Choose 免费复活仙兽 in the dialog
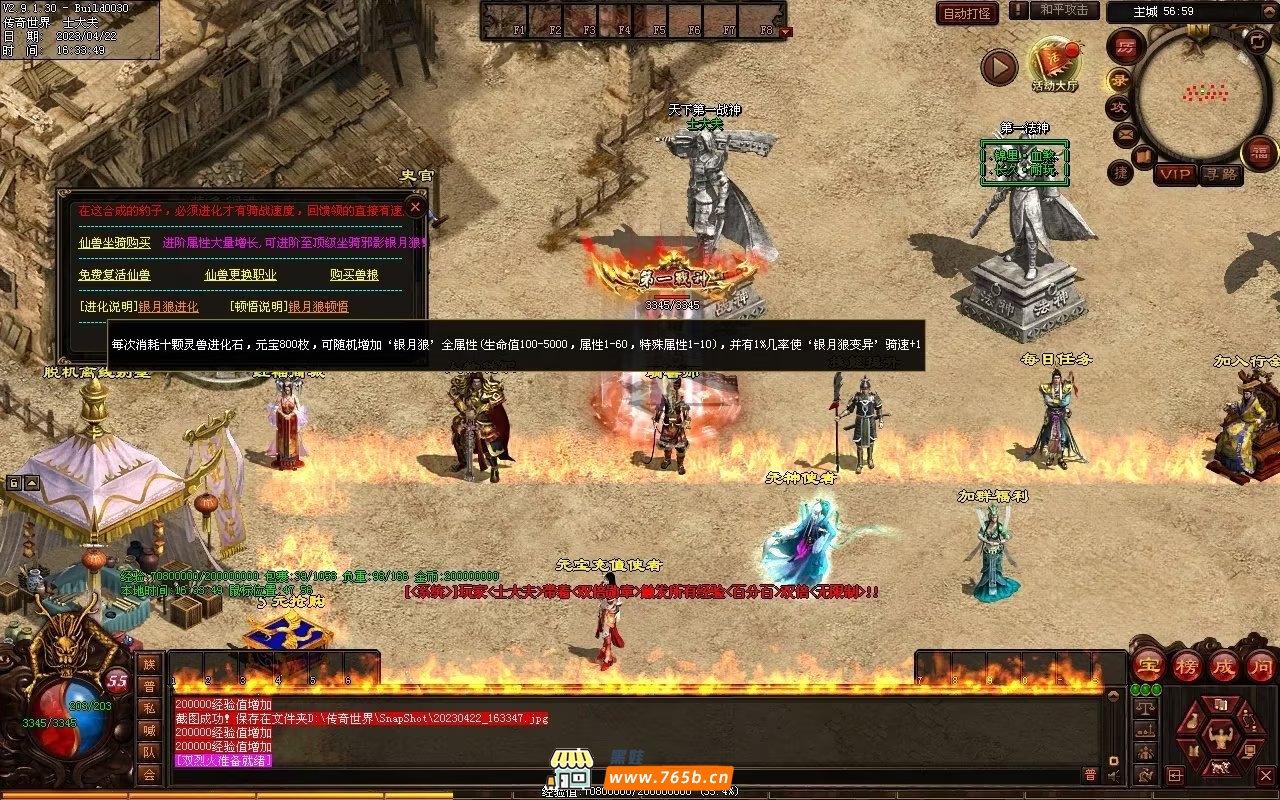Screen dimensions: 1280x800 coord(114,275)
